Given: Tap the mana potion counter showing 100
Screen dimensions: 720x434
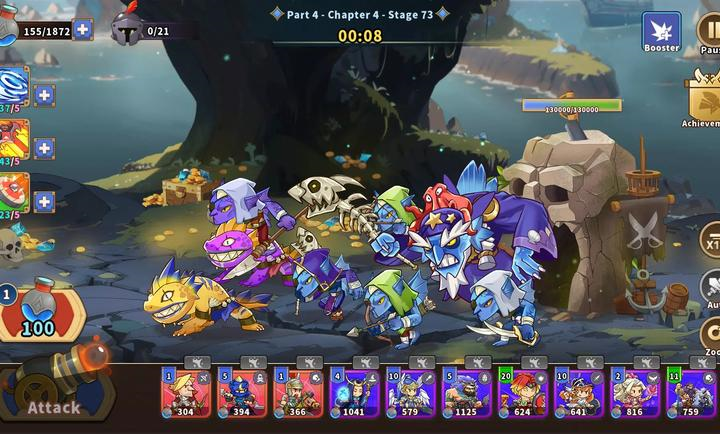Looking at the screenshot, I should 38,314.
